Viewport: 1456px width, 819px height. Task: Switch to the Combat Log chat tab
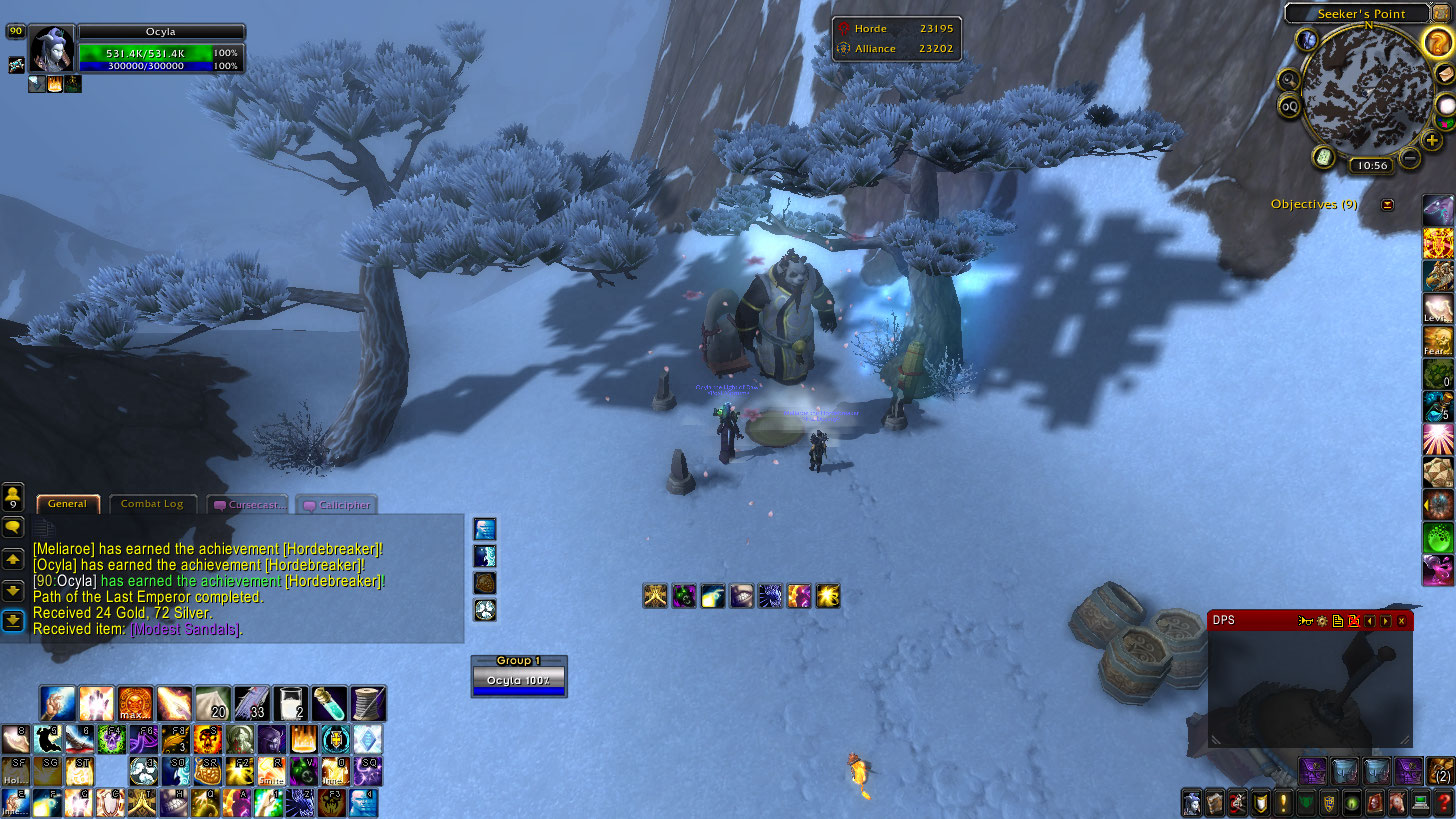(x=152, y=504)
